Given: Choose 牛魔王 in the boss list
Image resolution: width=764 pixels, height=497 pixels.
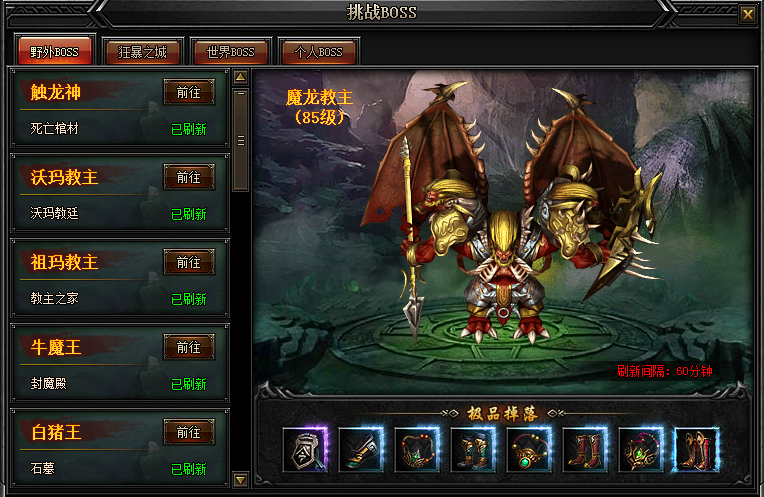Looking at the screenshot, I should (x=56, y=348).
